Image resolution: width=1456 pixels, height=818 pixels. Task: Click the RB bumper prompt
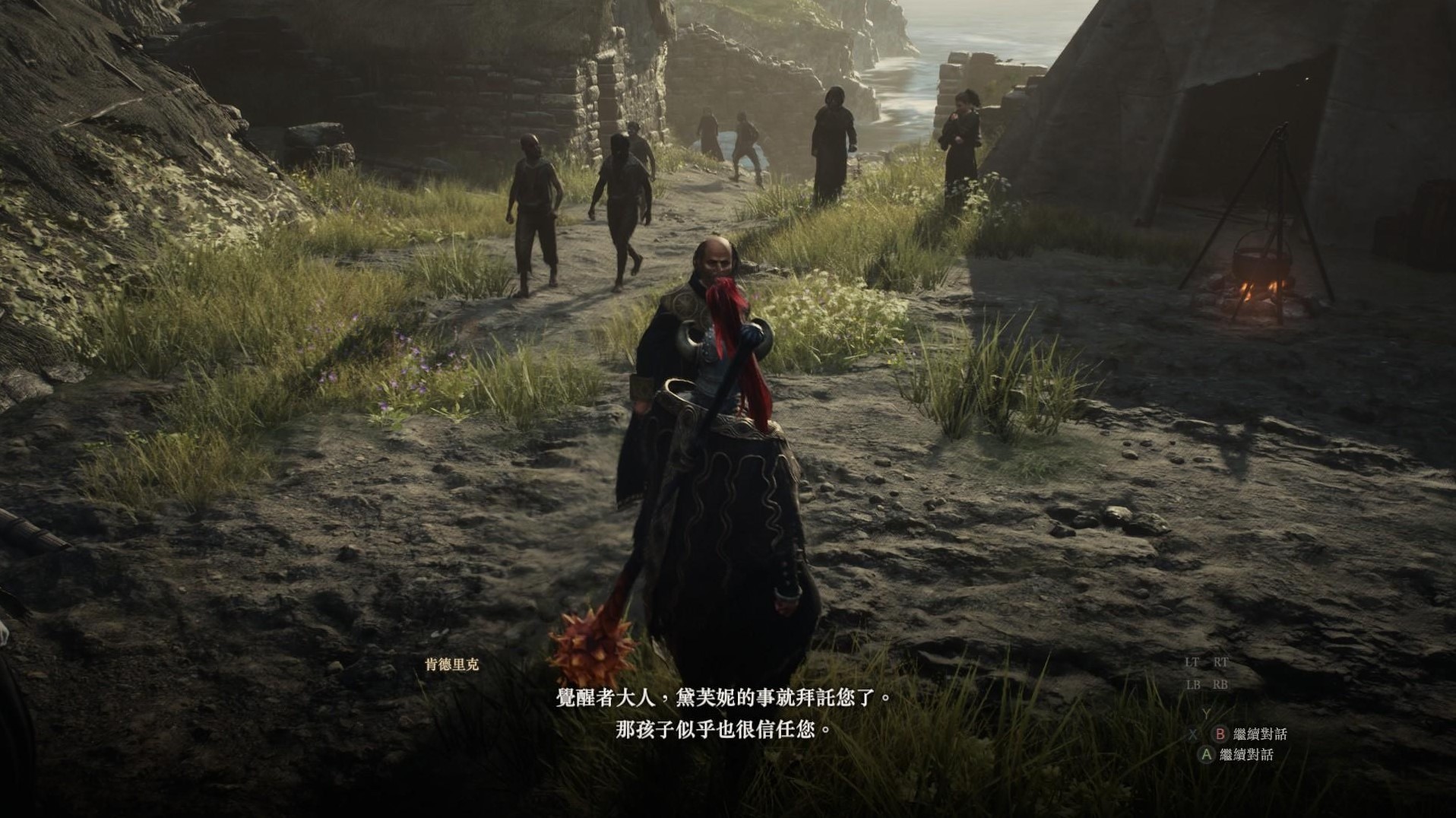pos(1220,684)
